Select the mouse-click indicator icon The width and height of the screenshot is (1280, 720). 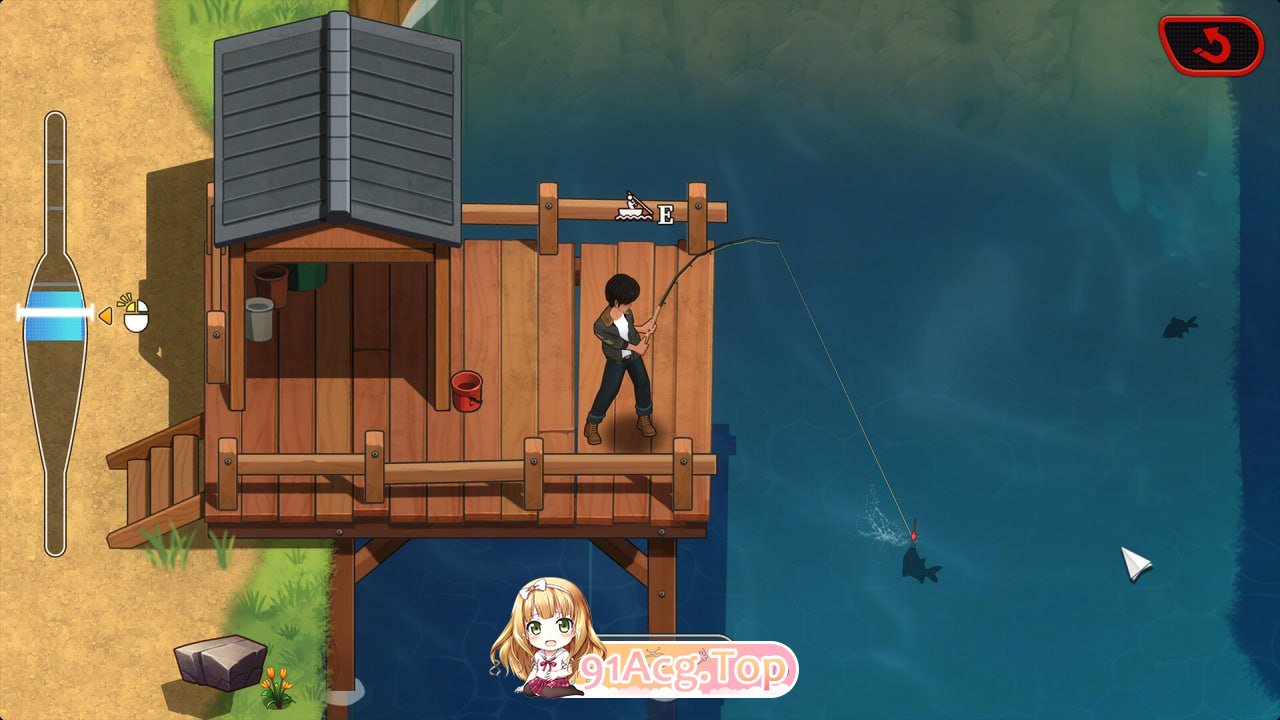[136, 315]
